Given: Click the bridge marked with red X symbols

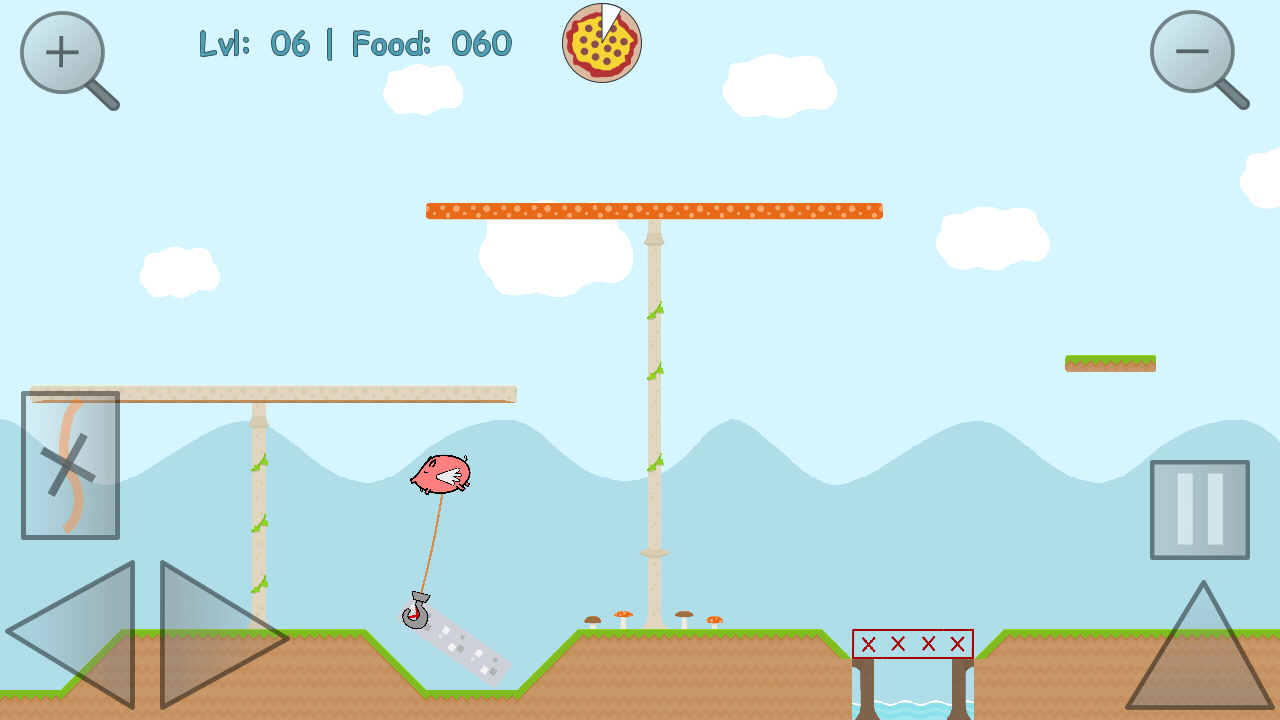Looking at the screenshot, I should pyautogui.click(x=912, y=644).
